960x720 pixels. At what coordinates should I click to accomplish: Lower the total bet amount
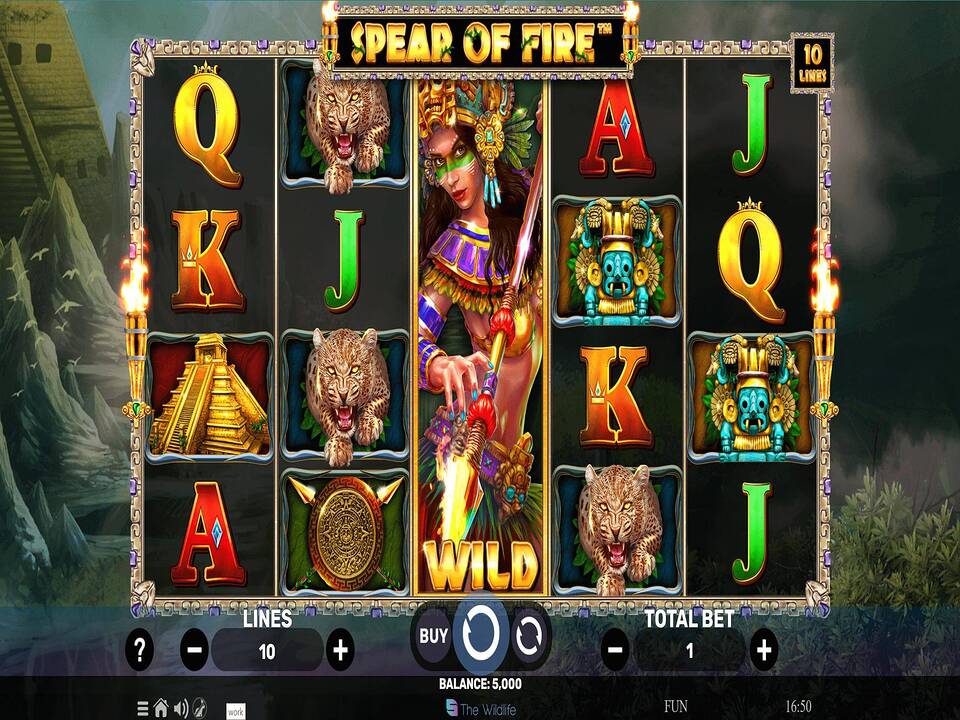pos(616,651)
